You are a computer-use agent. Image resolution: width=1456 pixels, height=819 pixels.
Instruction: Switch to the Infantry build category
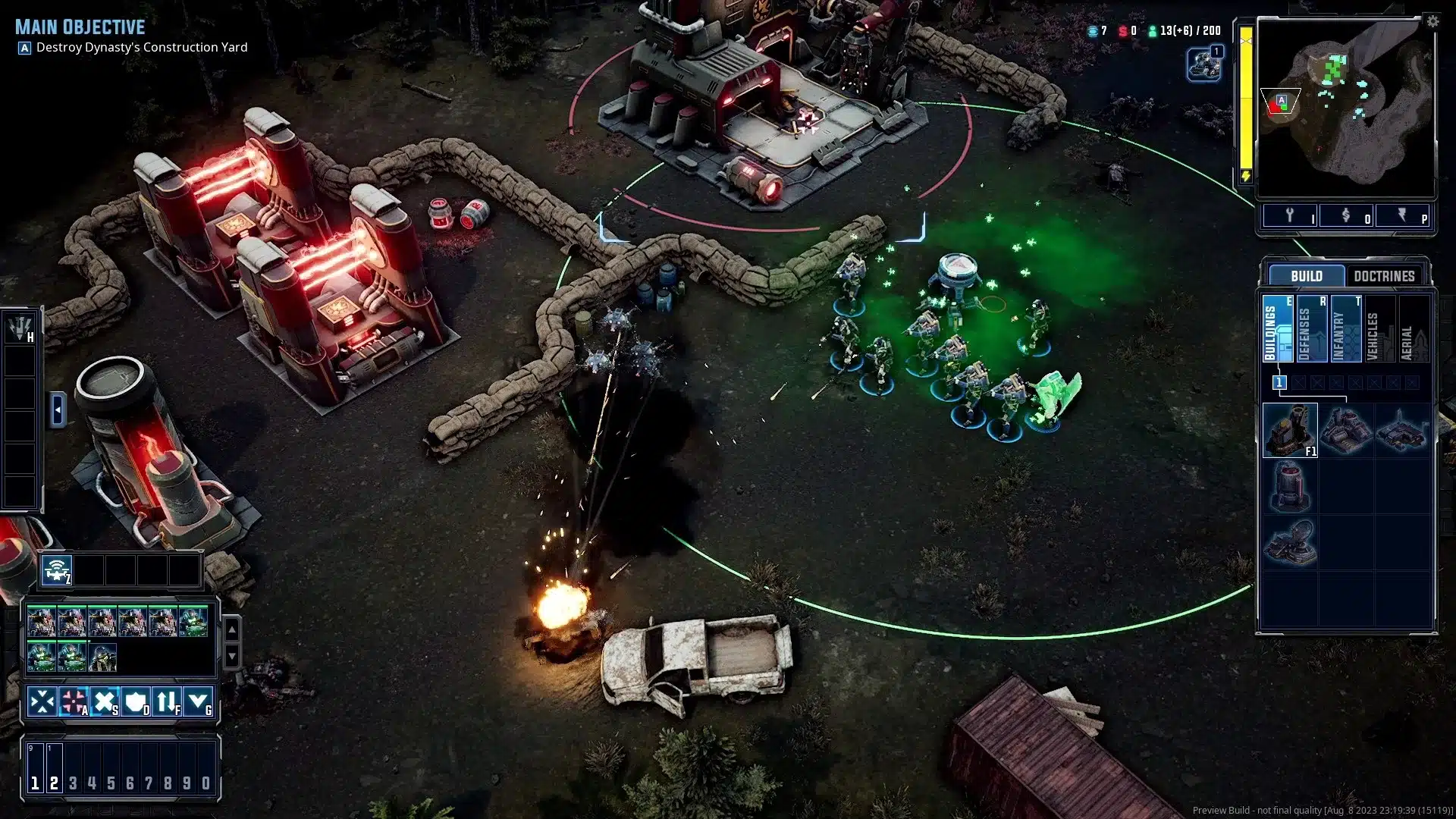pos(1346,329)
